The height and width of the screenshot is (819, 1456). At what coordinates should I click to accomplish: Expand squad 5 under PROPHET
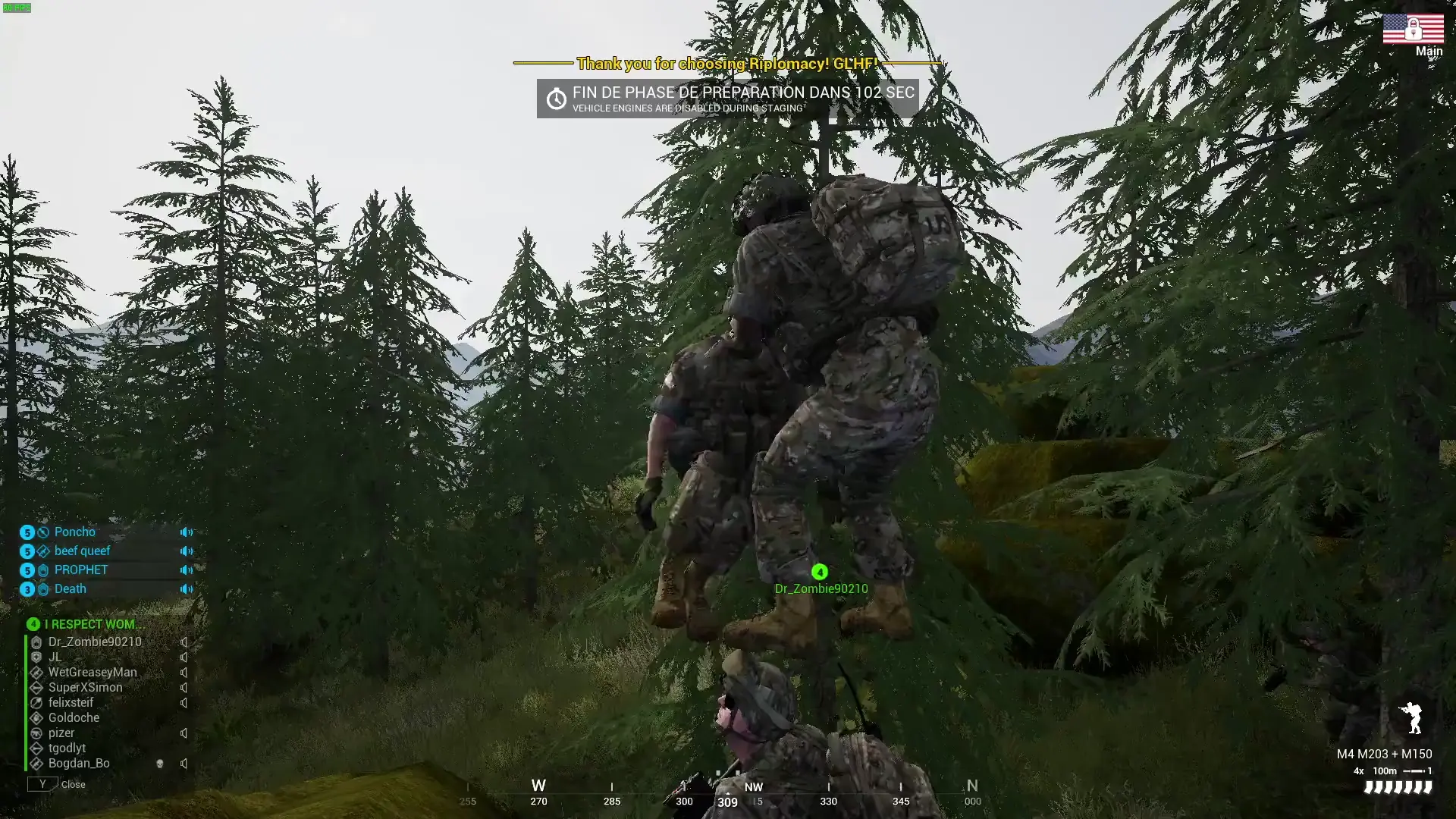28,570
